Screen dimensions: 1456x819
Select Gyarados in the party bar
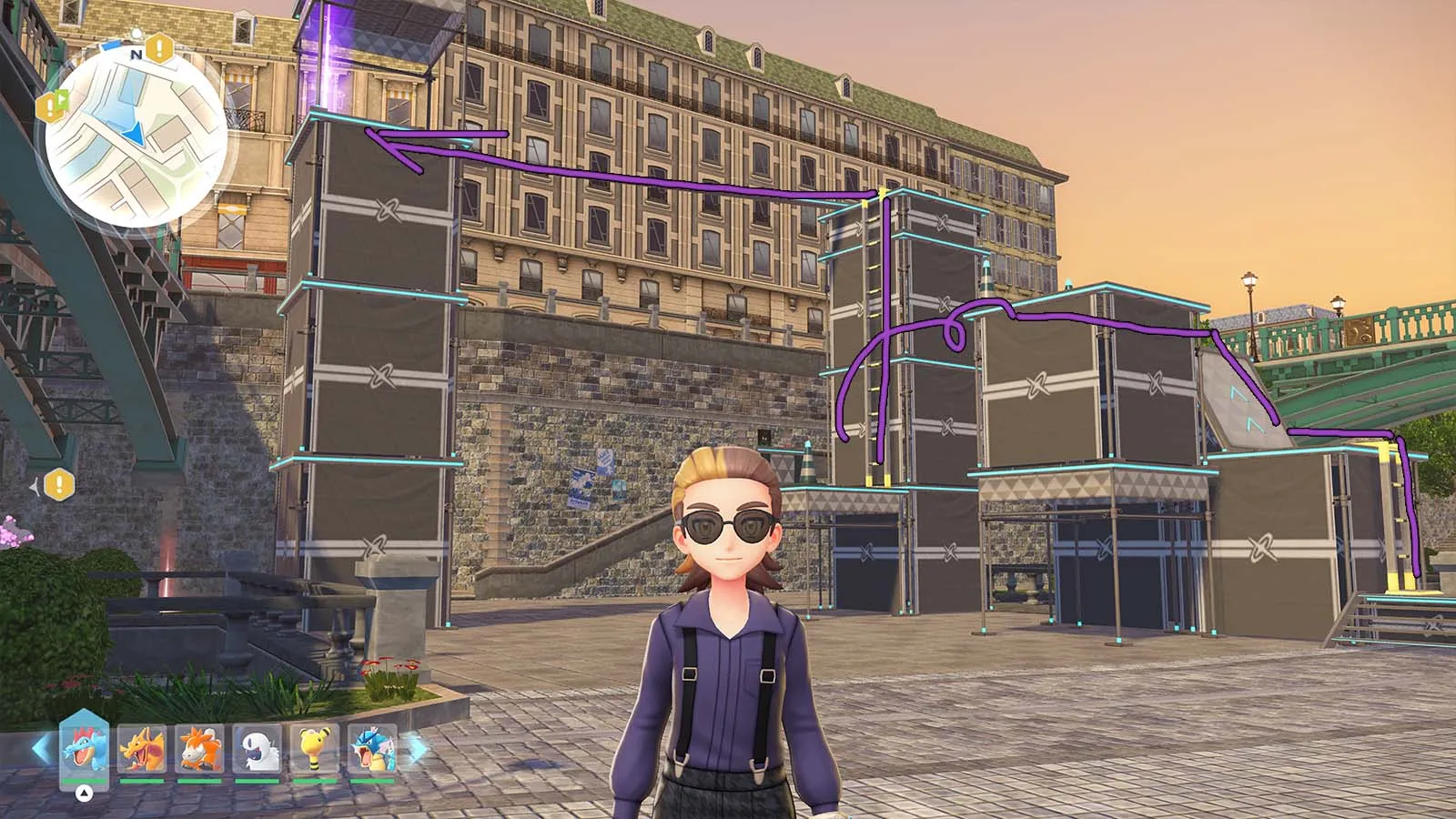point(372,748)
